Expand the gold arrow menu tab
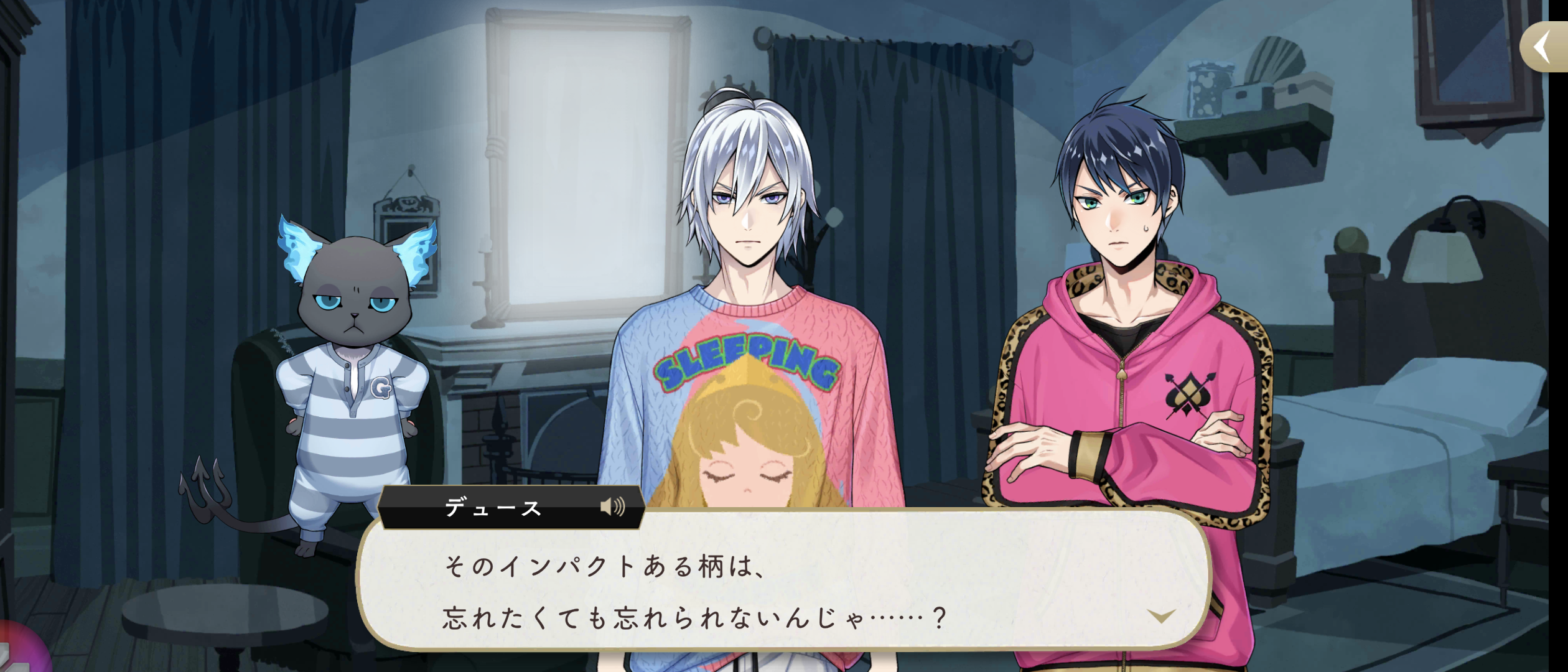The width and height of the screenshot is (1568, 672). click(1542, 47)
